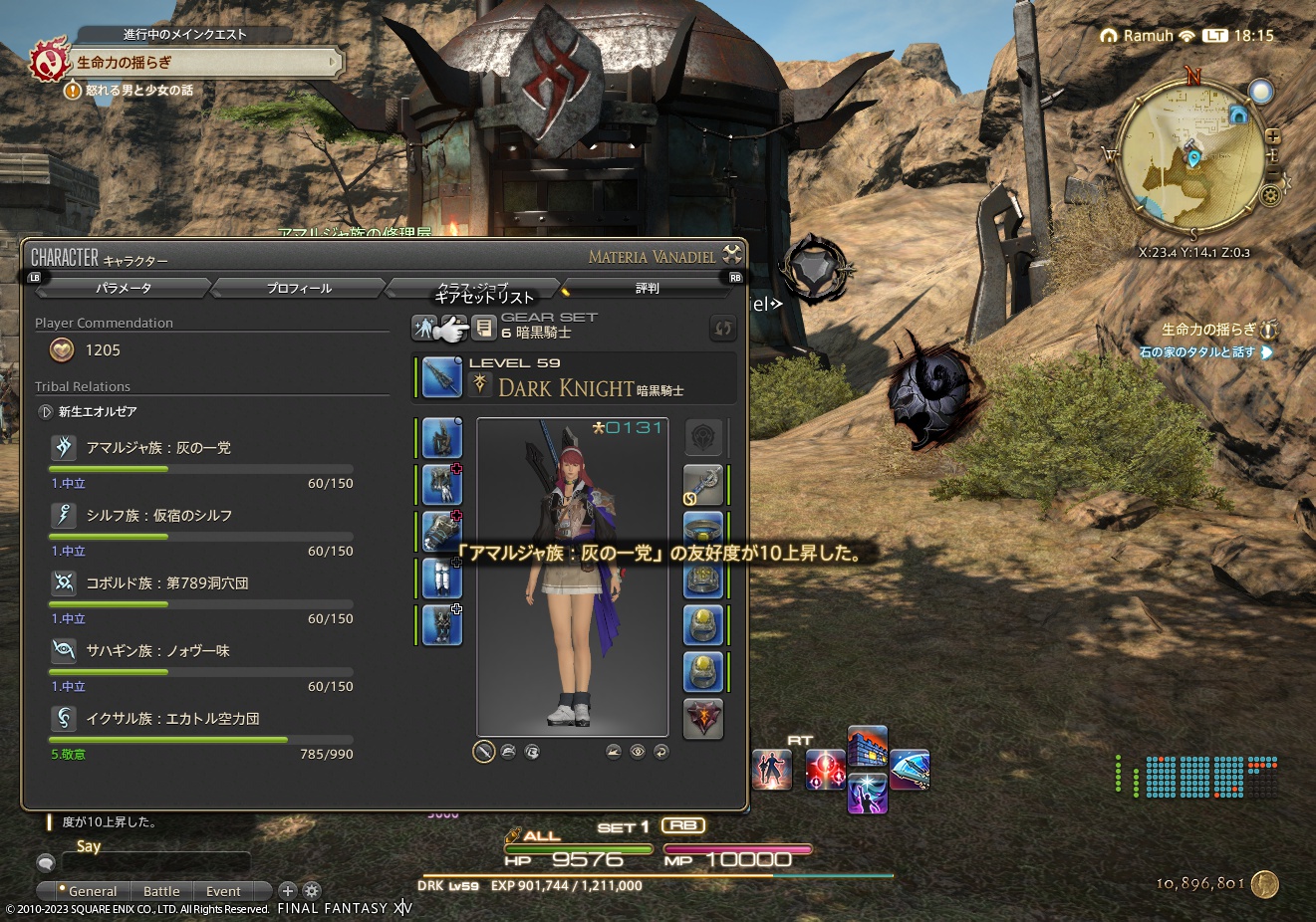Expand the 新生エオルゼア reputation section
The width and height of the screenshot is (1316, 922).
(x=45, y=411)
